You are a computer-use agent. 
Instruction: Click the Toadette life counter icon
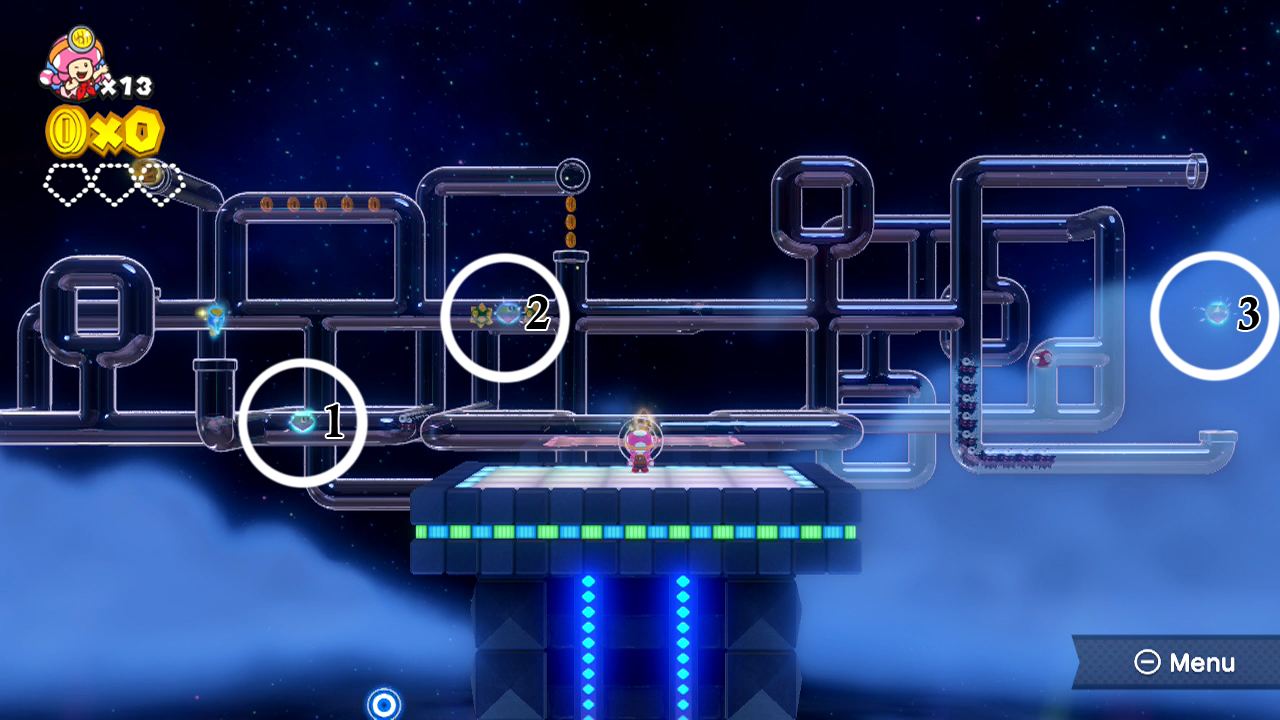75,65
